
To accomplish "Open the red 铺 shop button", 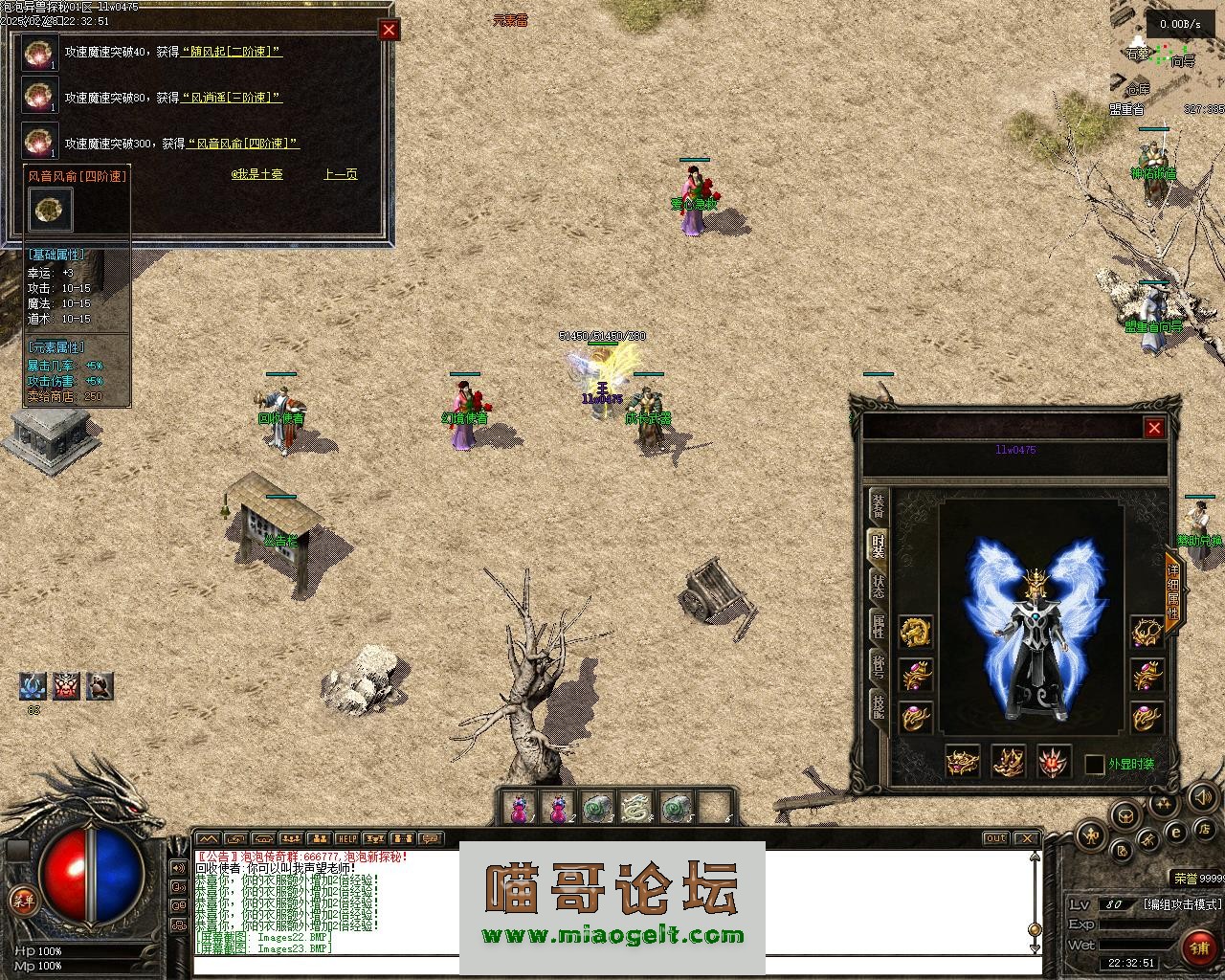I will 1198,947.
